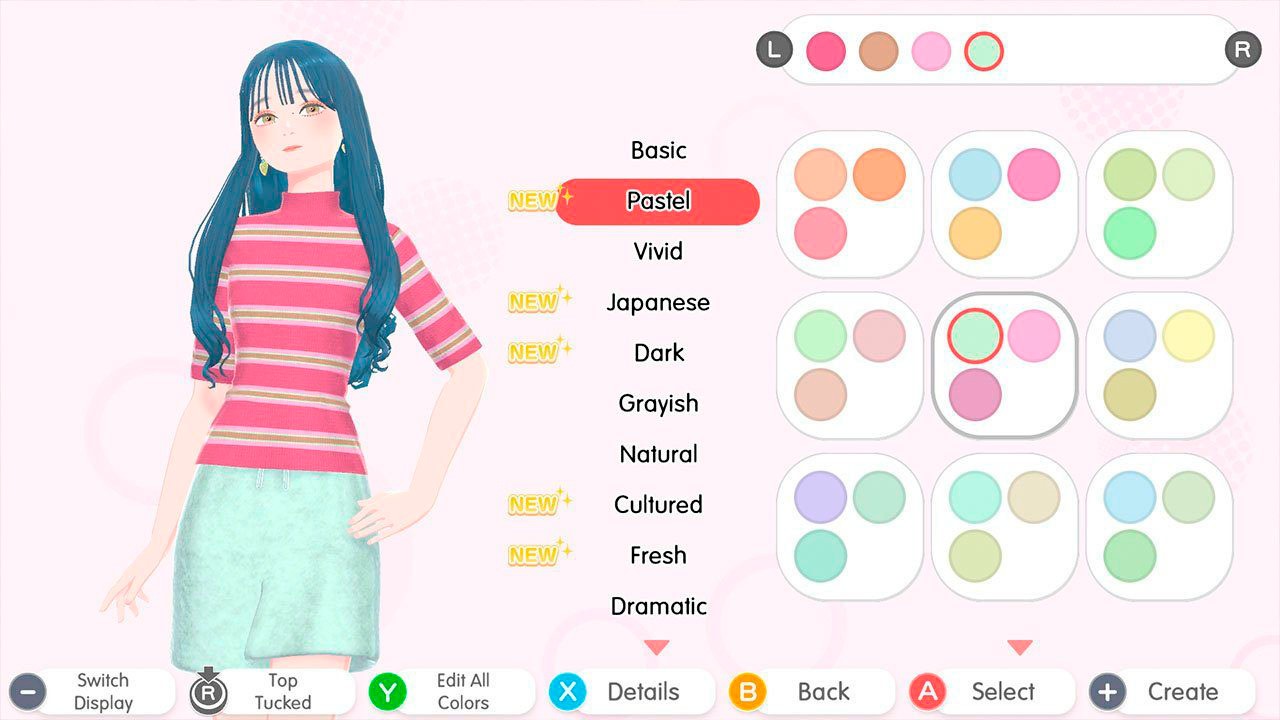Choose the Dramatic color category
Screen dimensions: 1280x720
pyautogui.click(x=658, y=606)
